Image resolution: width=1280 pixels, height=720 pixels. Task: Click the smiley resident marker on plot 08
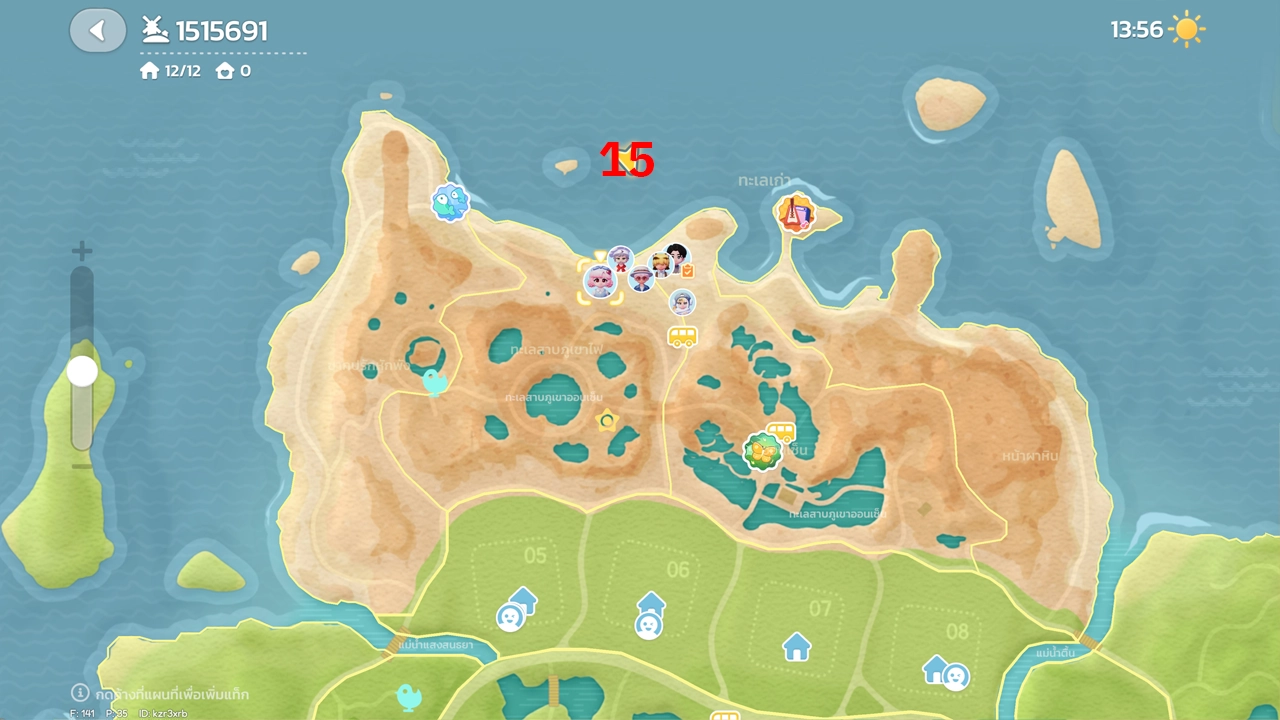956,677
